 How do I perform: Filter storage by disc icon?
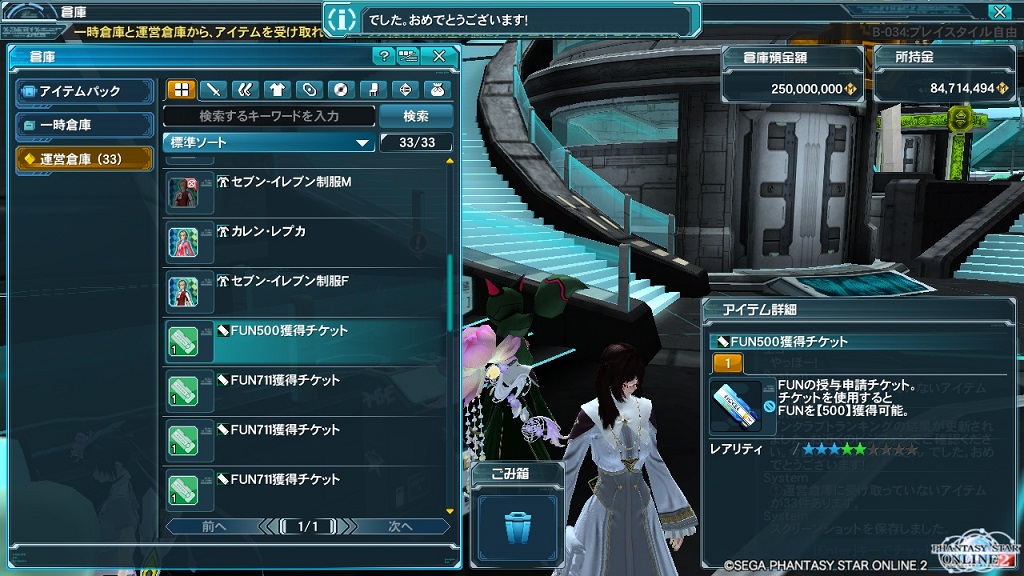tap(341, 90)
